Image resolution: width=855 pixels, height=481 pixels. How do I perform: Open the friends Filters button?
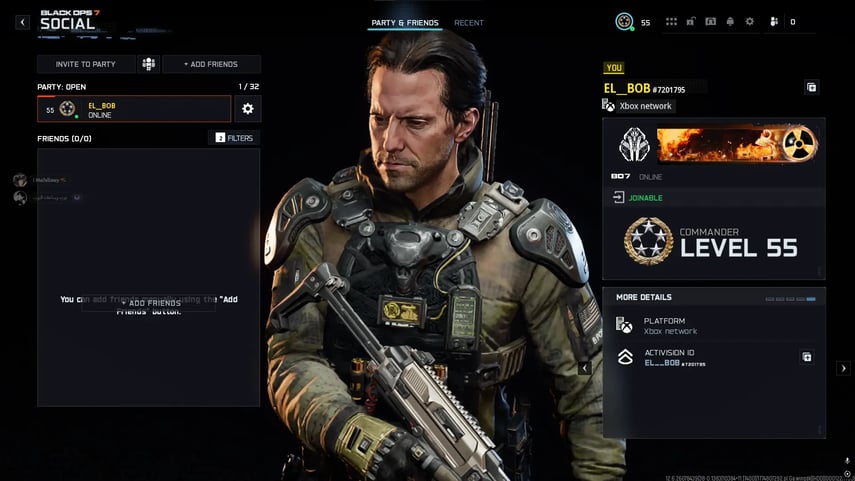[234, 138]
